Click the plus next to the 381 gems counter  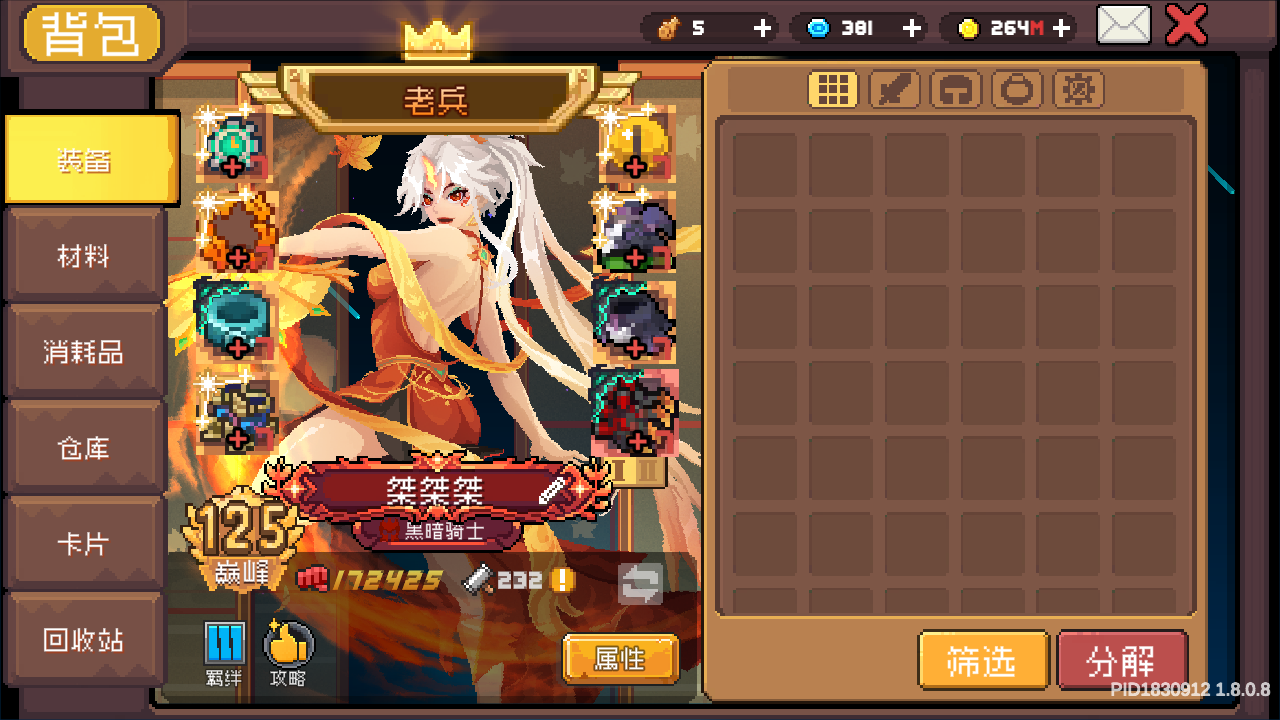click(x=911, y=29)
